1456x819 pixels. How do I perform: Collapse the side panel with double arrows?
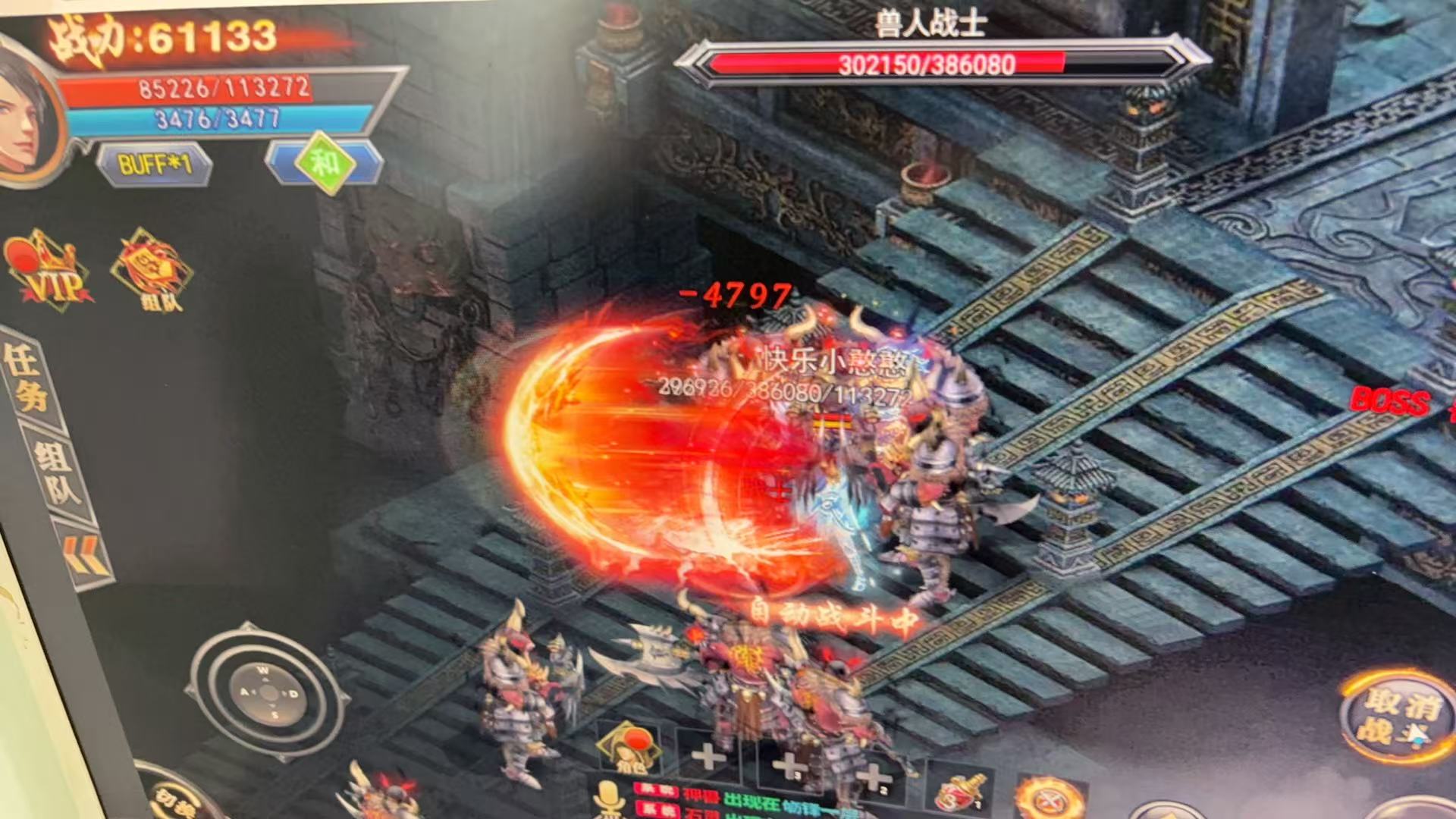click(x=83, y=557)
